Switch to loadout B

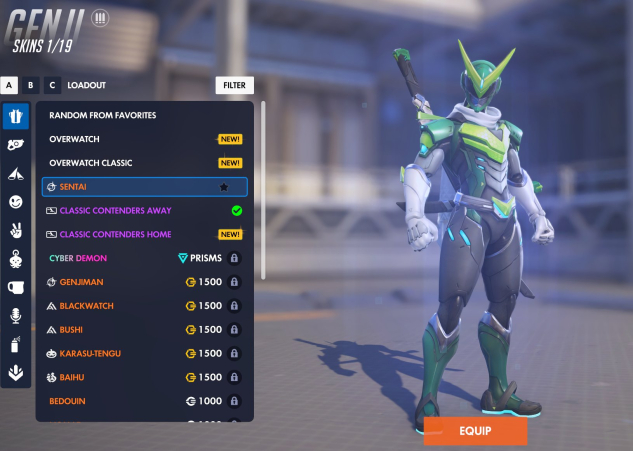(x=31, y=86)
